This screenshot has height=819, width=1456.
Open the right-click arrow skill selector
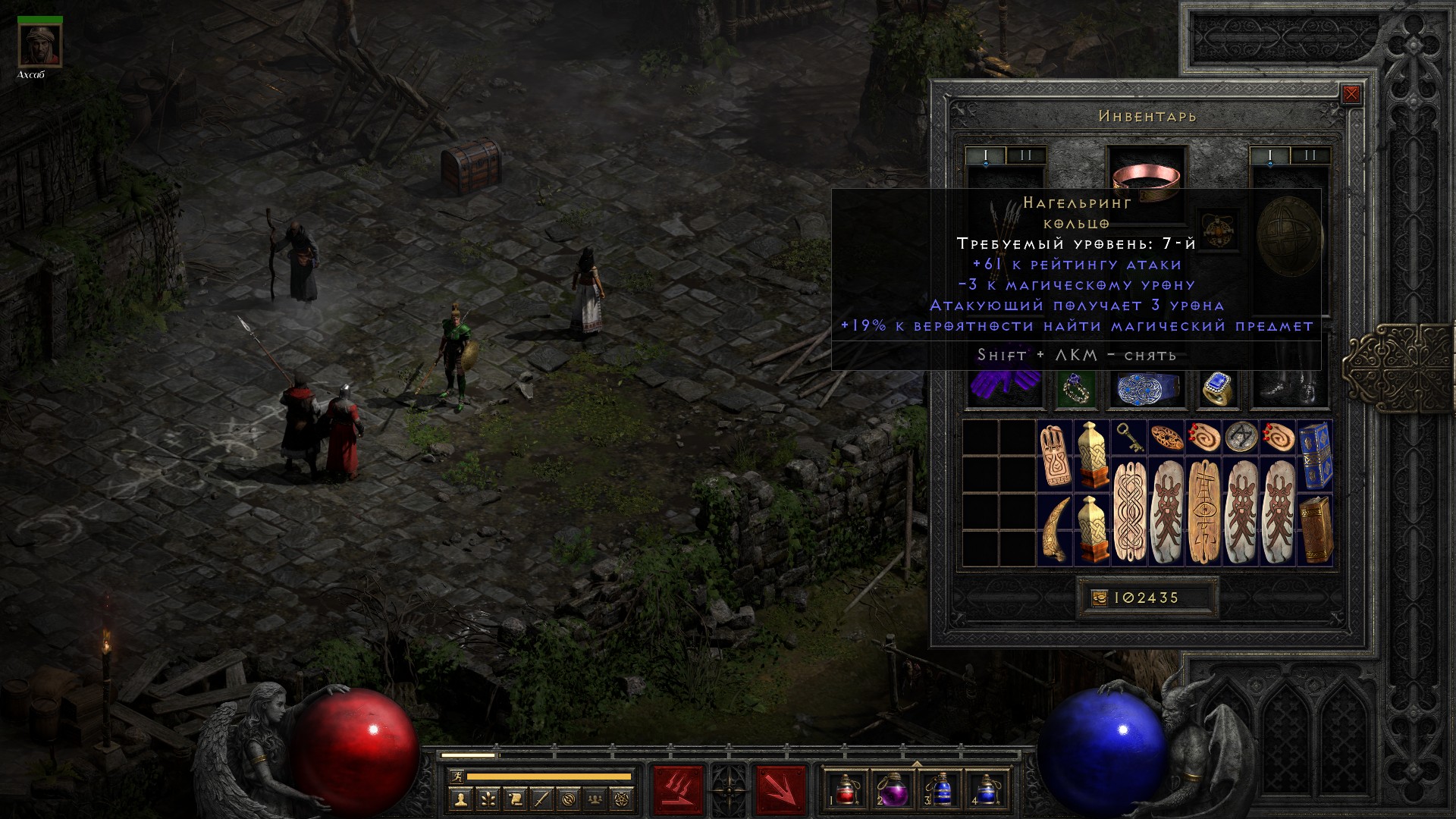(x=780, y=789)
